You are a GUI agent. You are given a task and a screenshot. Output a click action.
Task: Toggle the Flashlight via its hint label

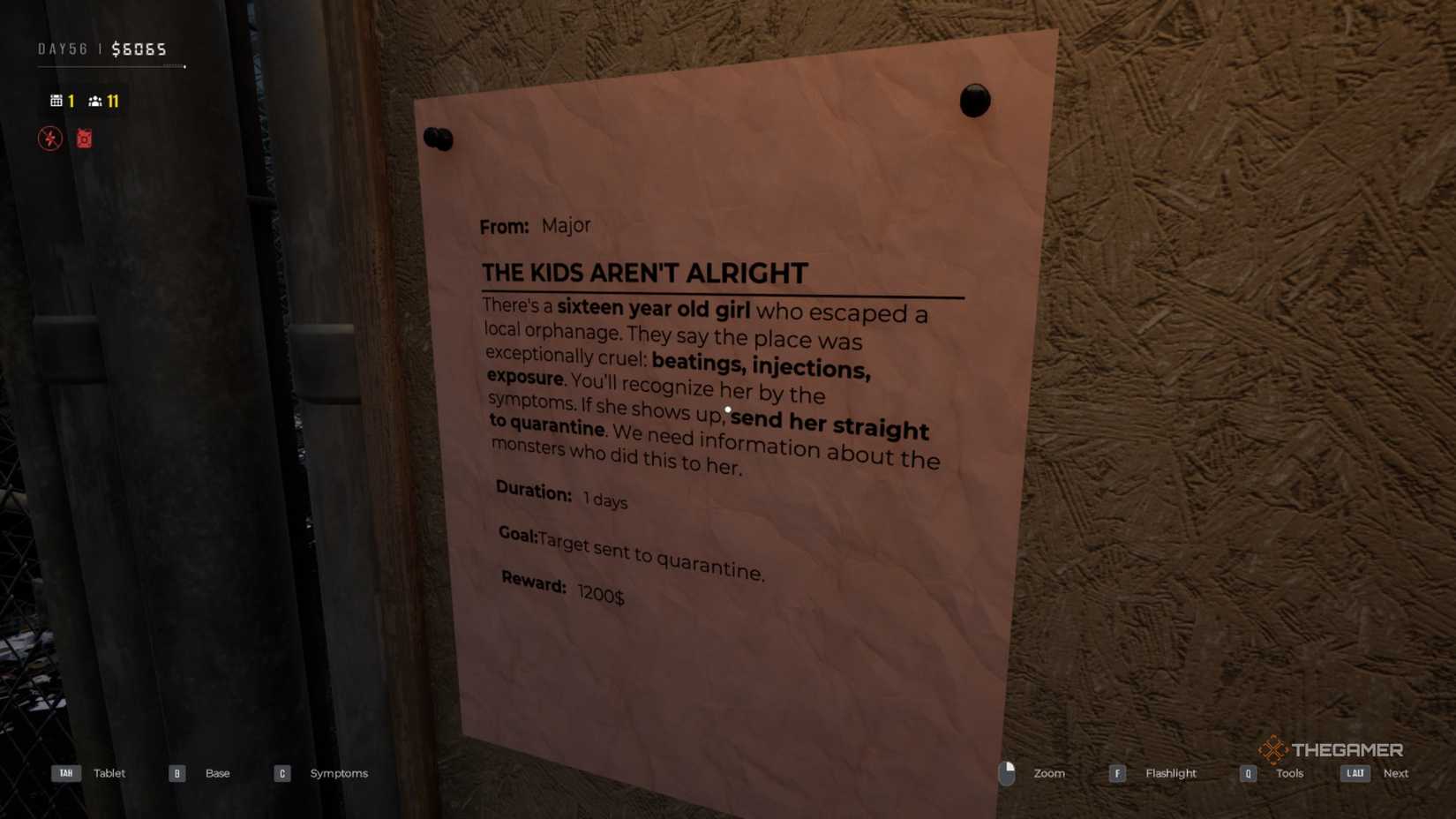(x=1170, y=773)
